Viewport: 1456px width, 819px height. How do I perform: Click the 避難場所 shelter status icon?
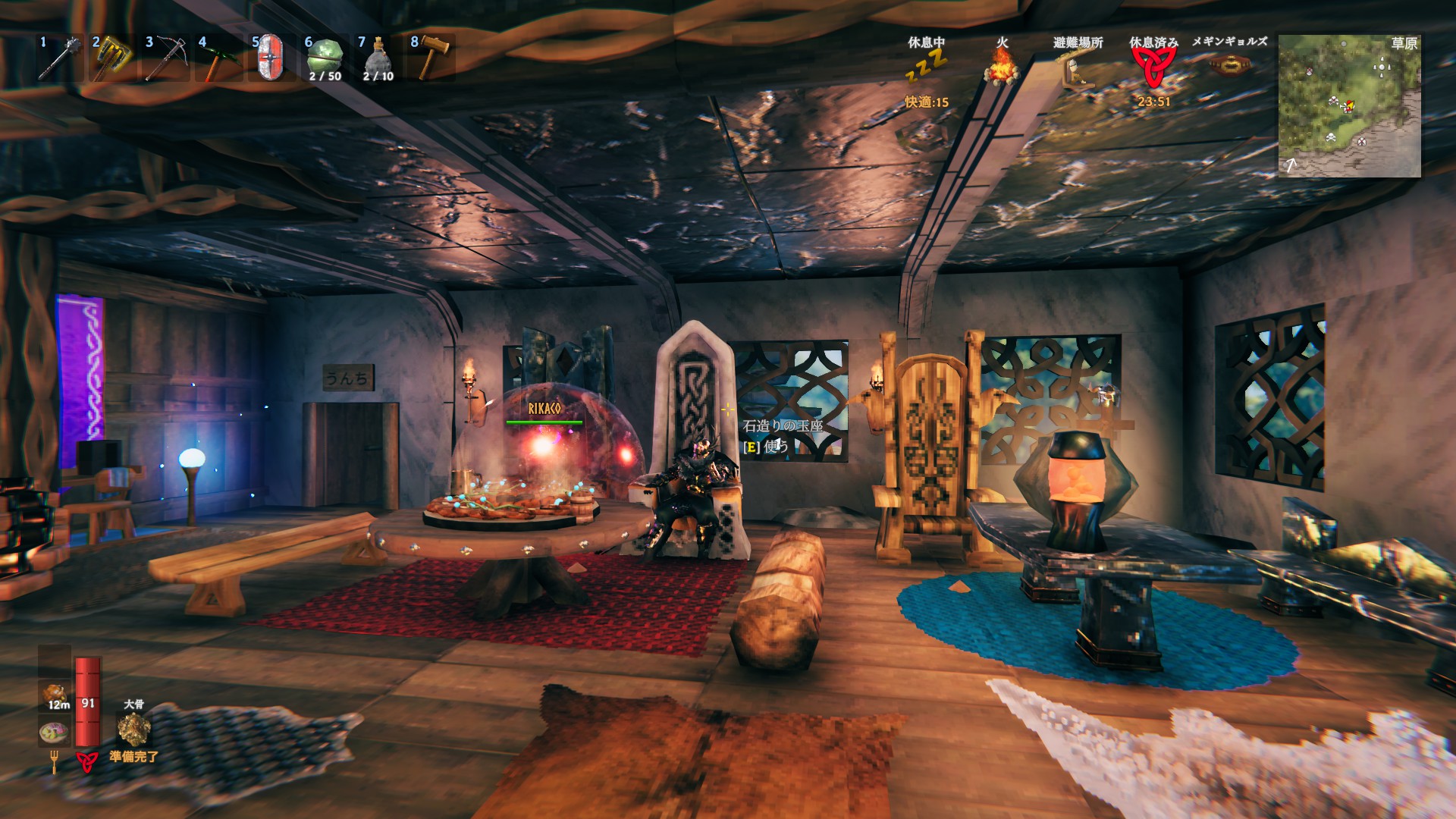pyautogui.click(x=1077, y=70)
